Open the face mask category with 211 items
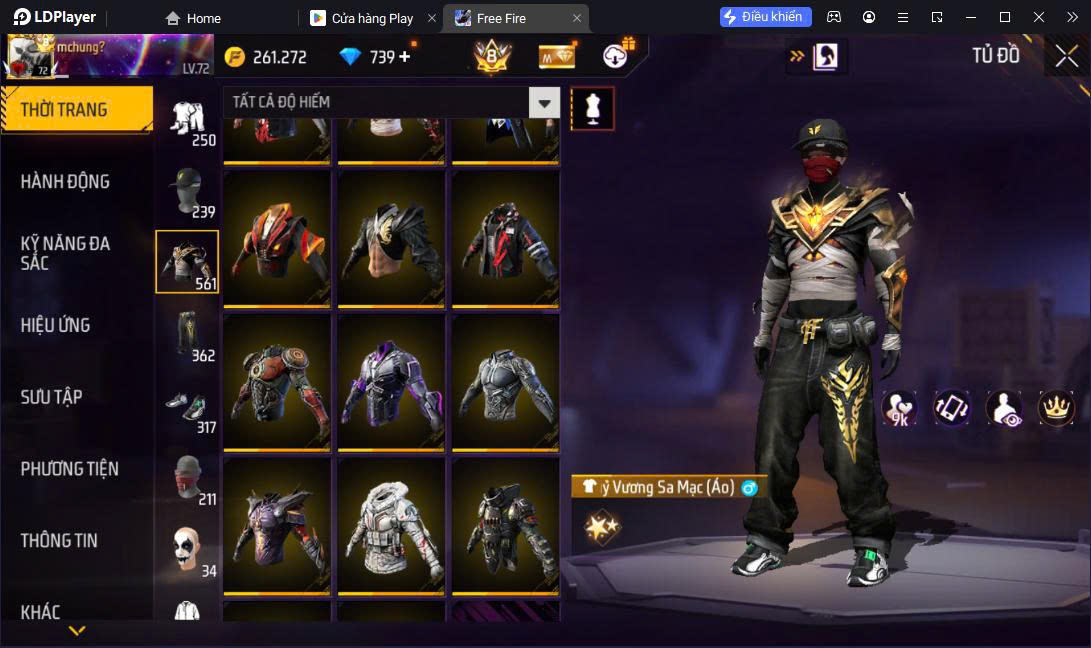 tap(187, 478)
